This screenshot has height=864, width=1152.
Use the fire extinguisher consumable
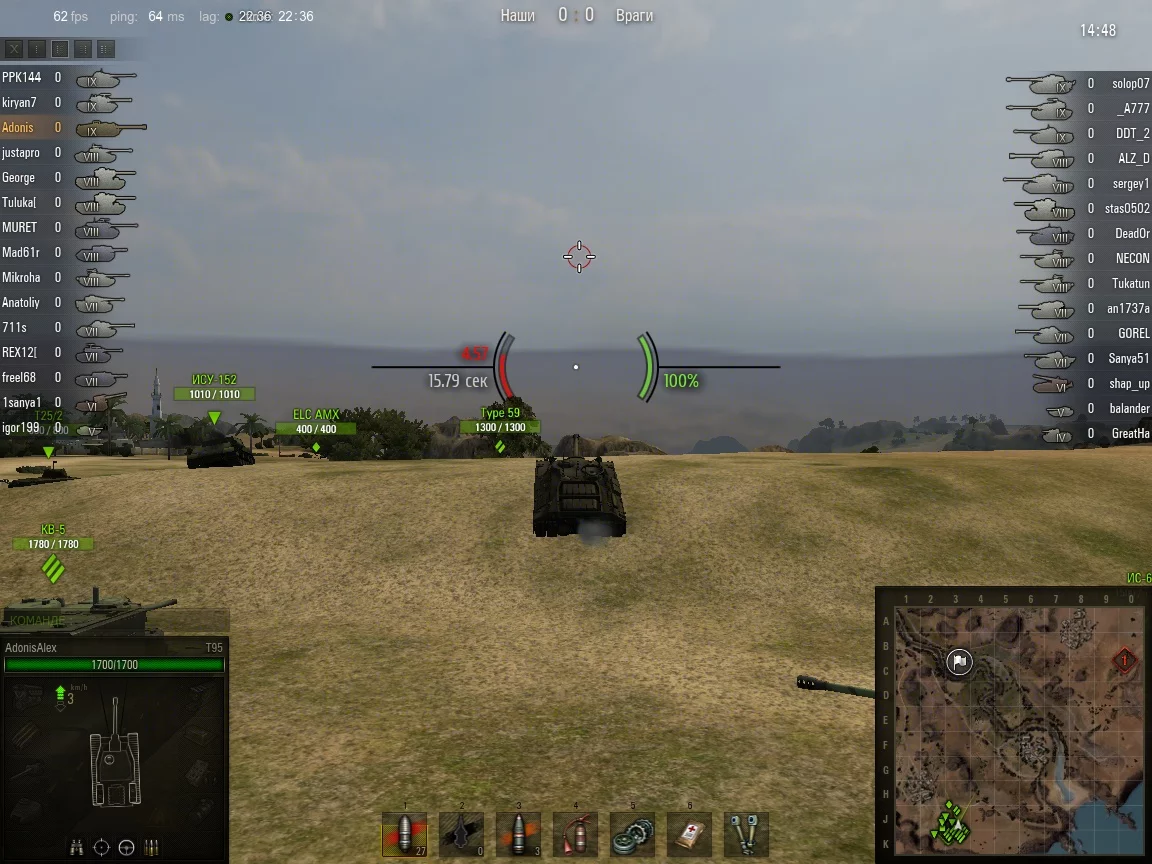575,834
